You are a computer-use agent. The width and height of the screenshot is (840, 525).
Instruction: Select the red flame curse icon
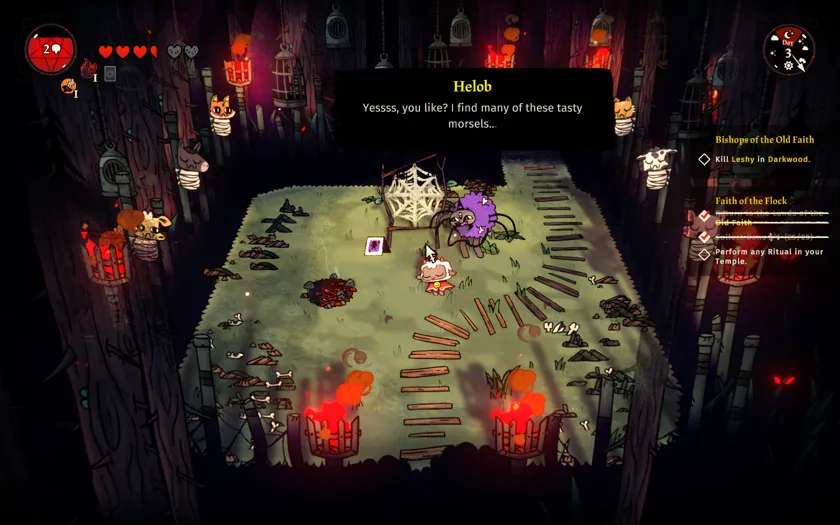(89, 69)
